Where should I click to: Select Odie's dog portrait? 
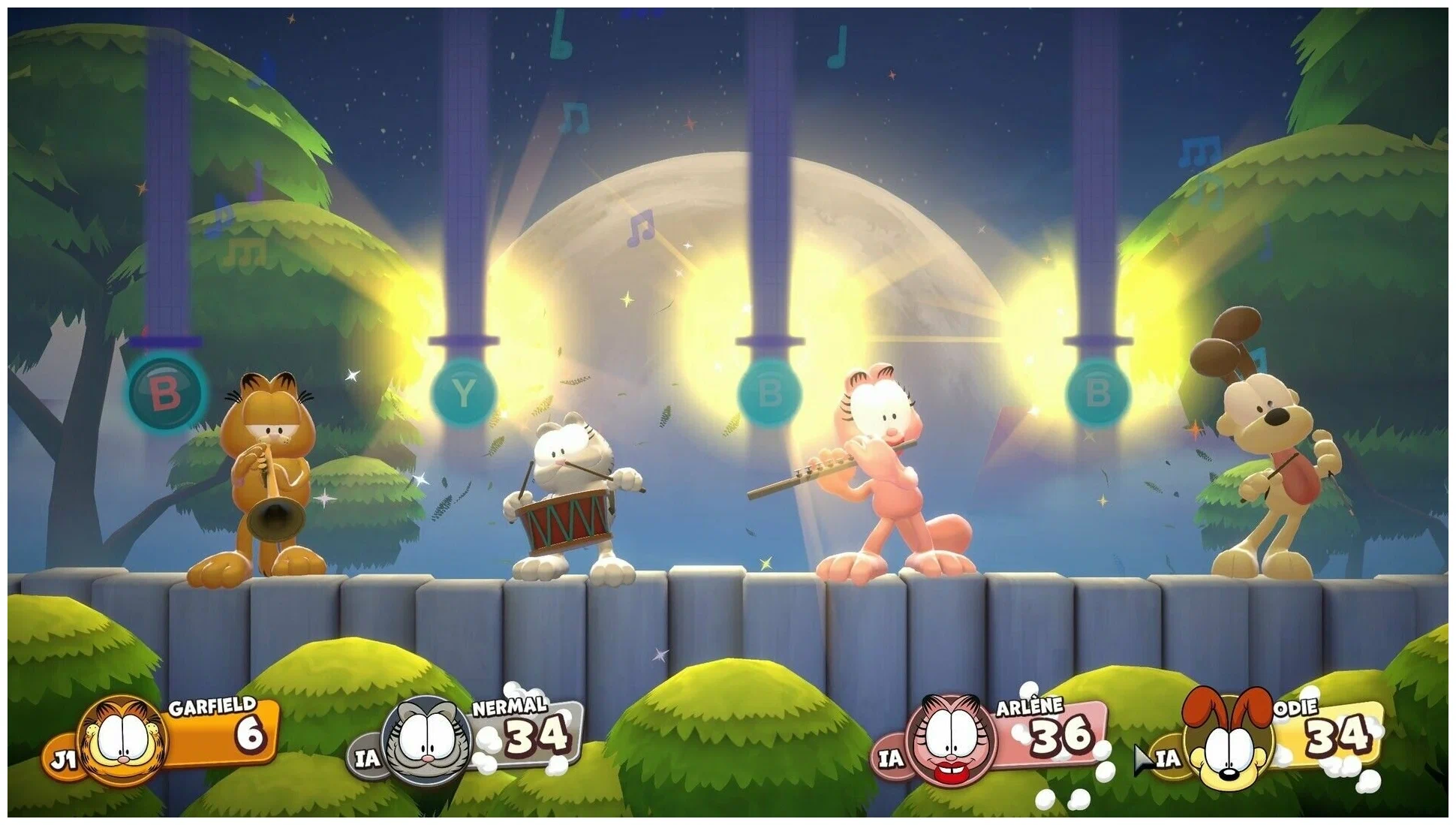[x=1228, y=743]
